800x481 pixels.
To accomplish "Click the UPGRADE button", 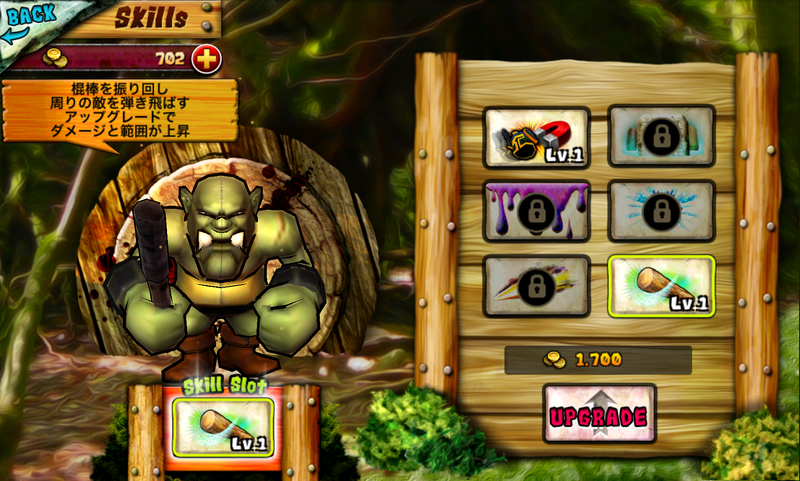I will (599, 413).
